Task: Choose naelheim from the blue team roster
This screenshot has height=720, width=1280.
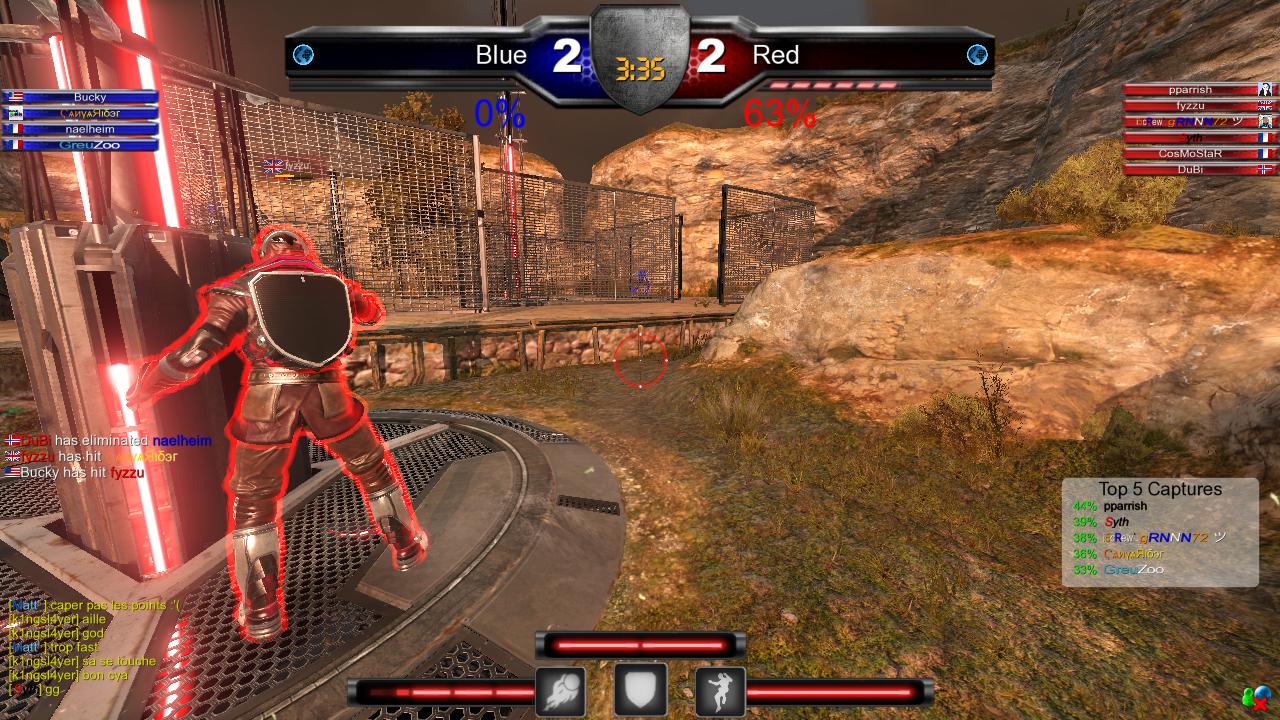Action: click(90, 129)
